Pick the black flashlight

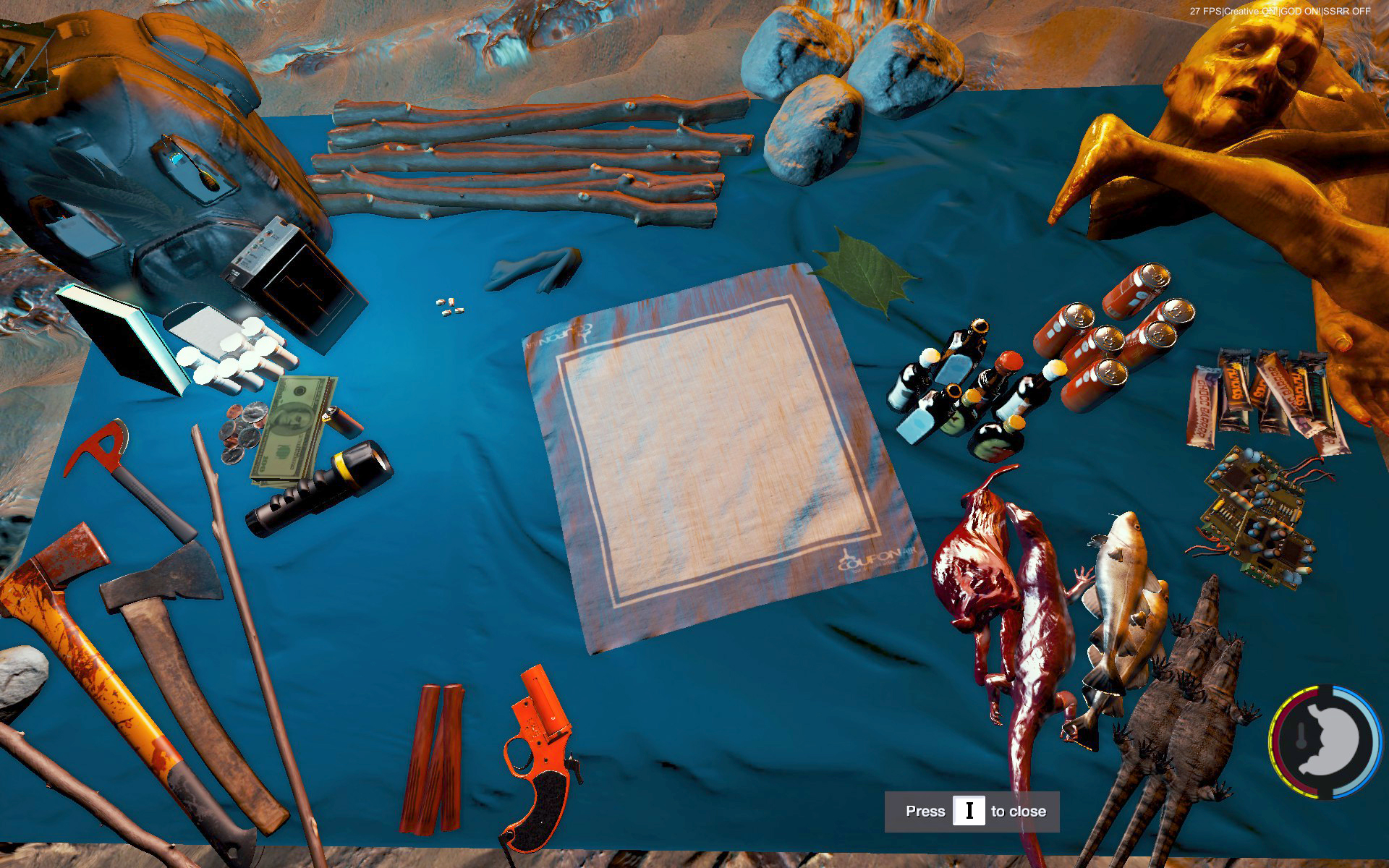320,488
